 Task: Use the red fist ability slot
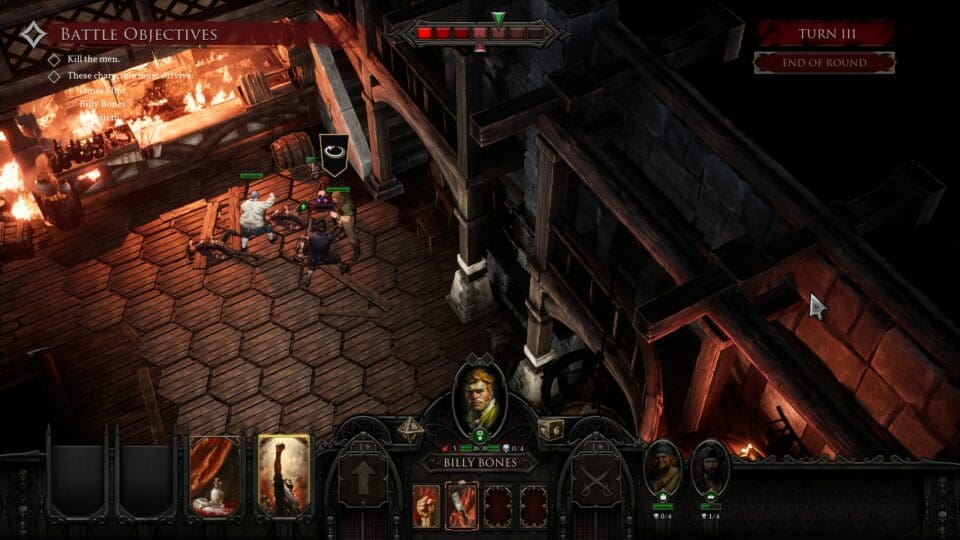pyautogui.click(x=426, y=506)
